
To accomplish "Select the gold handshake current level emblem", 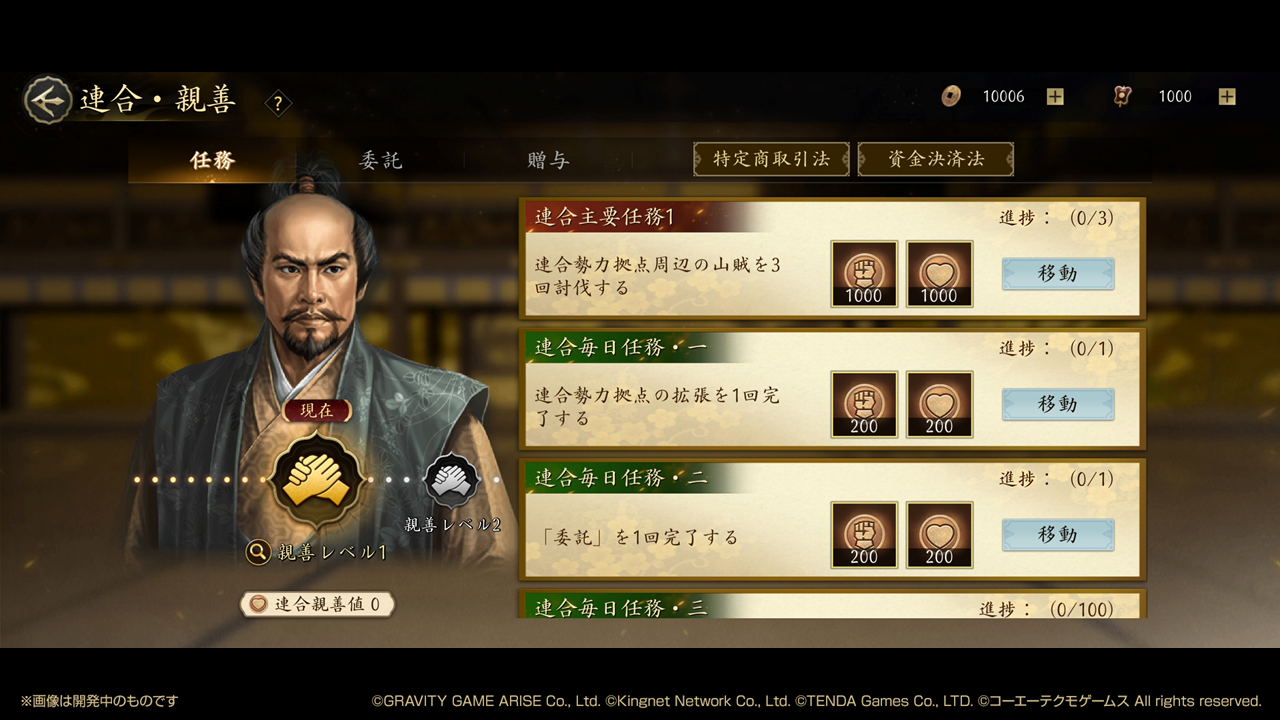I will tap(317, 480).
